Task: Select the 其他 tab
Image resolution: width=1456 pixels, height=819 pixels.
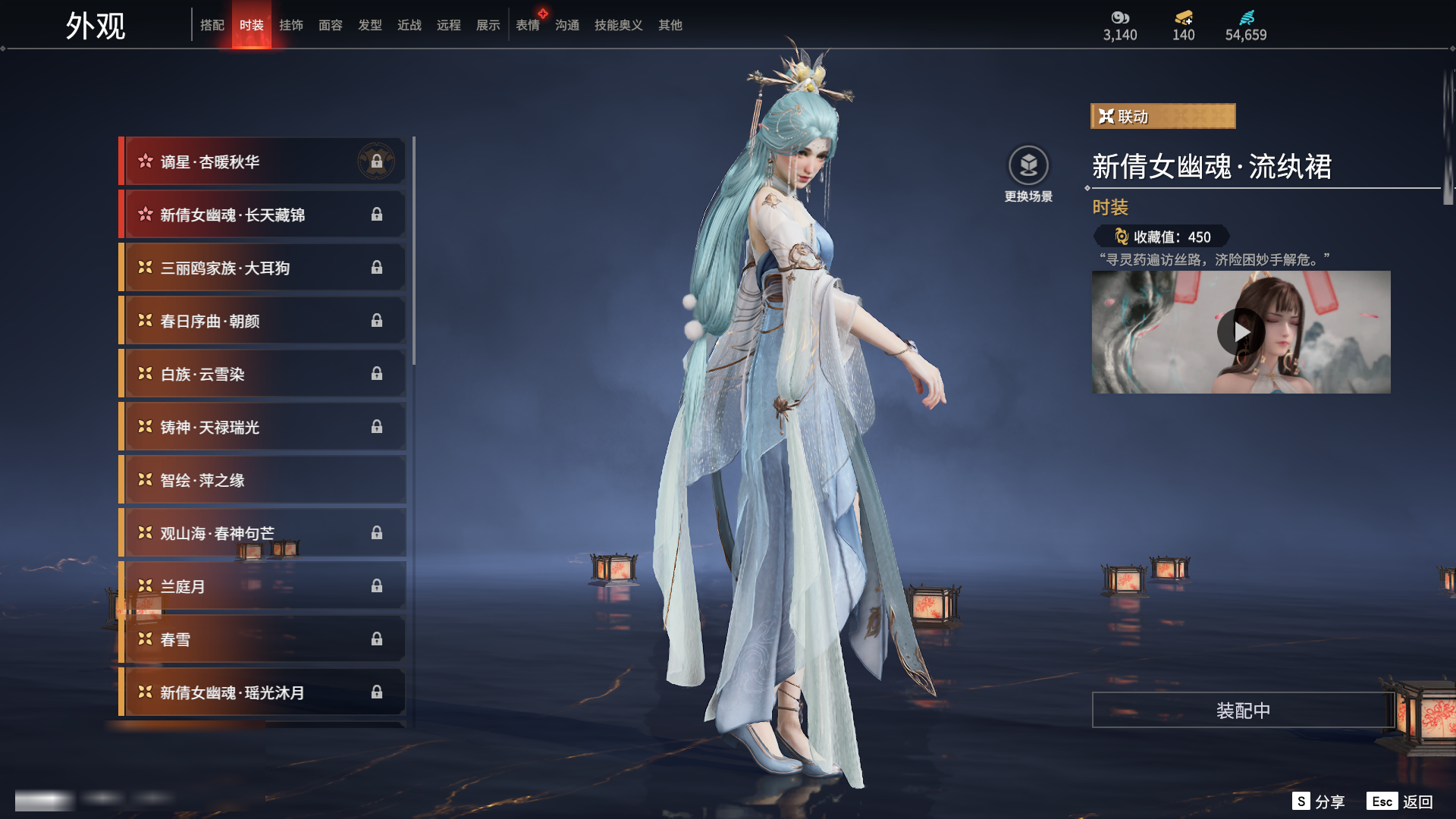Action: (670, 25)
